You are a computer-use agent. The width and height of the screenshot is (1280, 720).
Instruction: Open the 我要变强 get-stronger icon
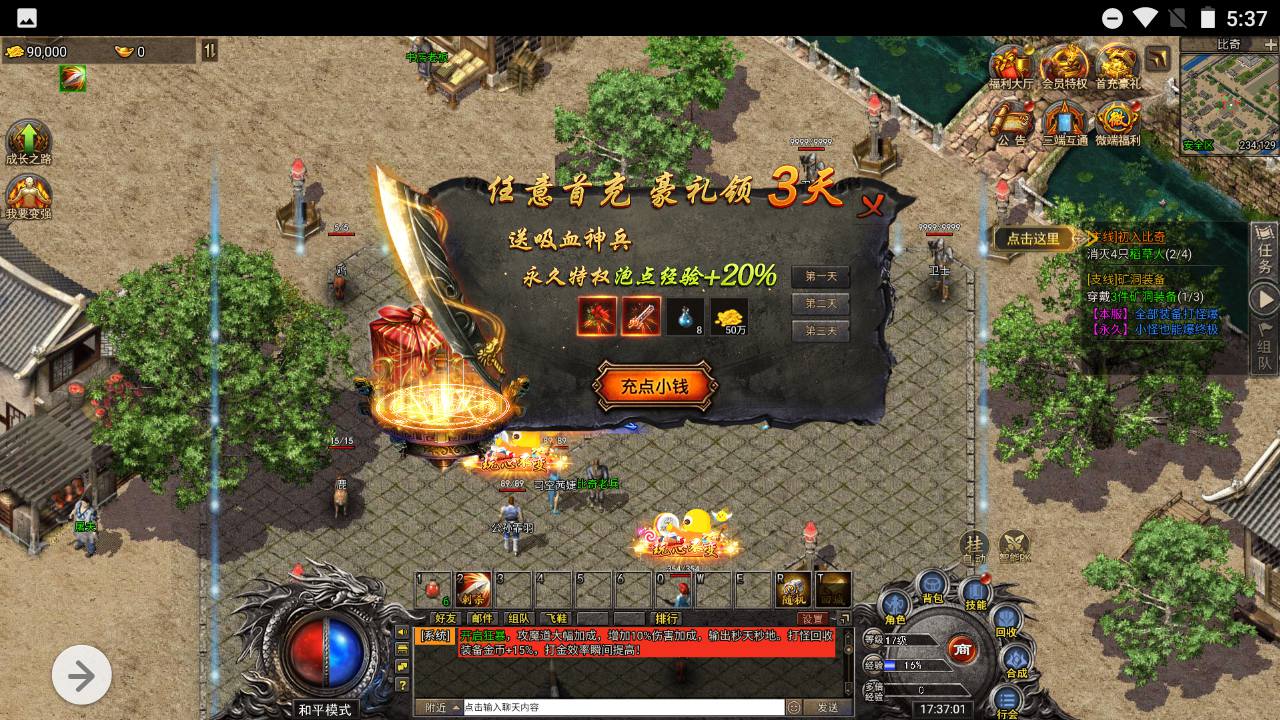click(x=28, y=196)
